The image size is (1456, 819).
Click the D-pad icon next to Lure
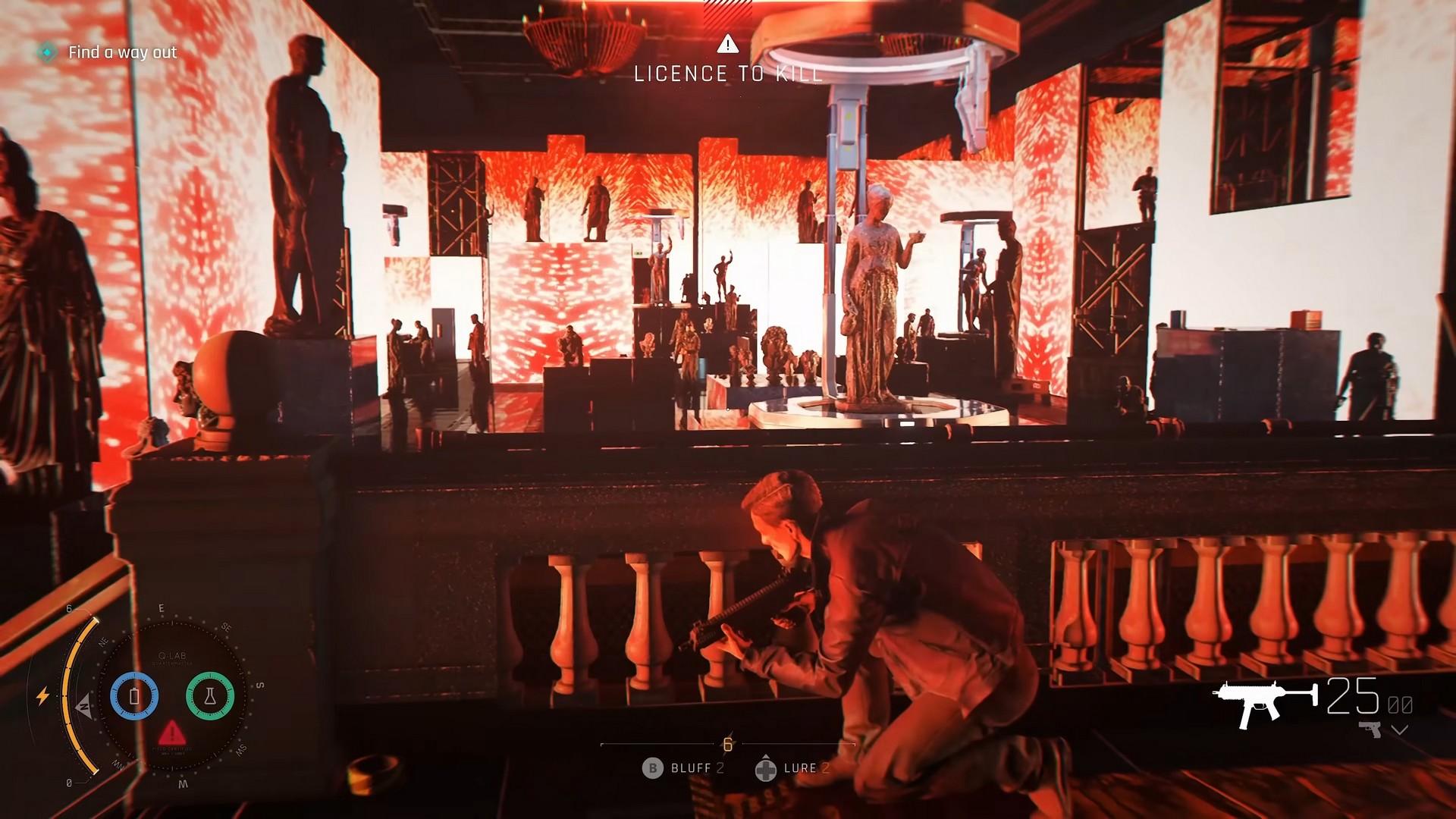pyautogui.click(x=767, y=769)
